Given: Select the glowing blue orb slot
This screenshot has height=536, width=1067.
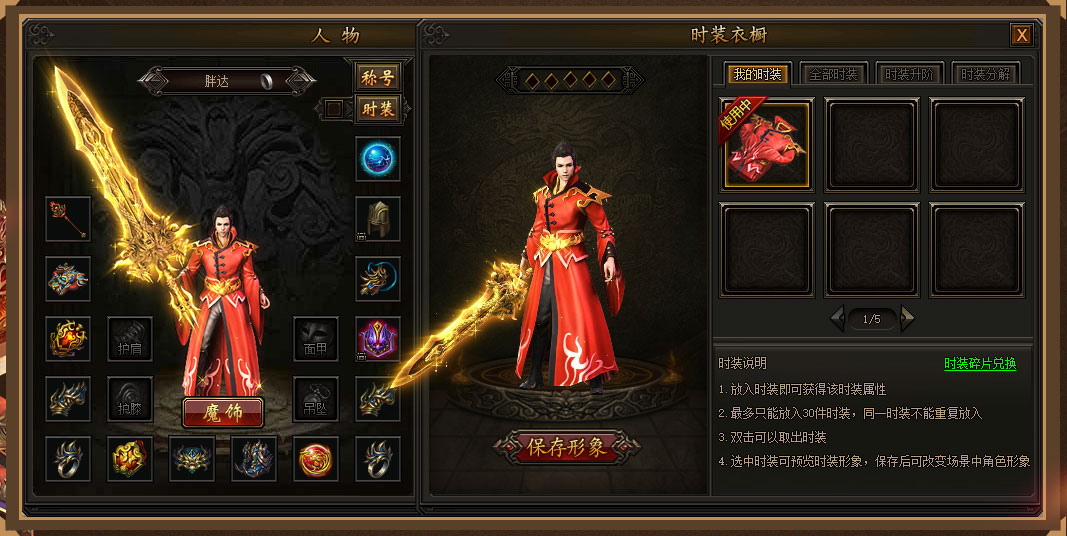Looking at the screenshot, I should click(378, 159).
